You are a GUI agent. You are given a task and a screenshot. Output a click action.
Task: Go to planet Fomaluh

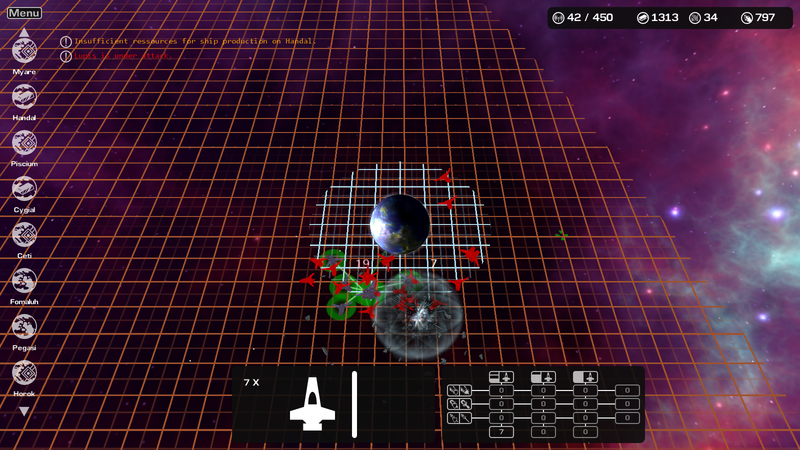[24, 280]
